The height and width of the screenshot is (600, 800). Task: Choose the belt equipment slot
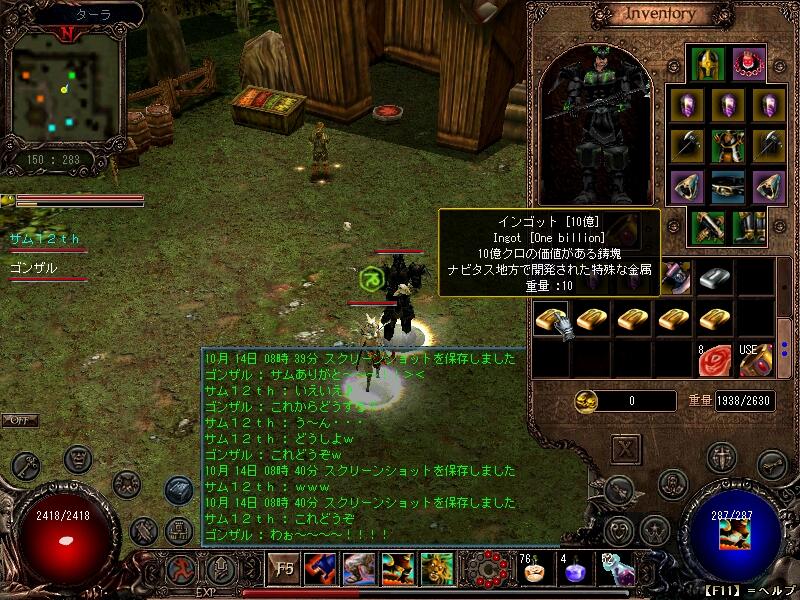[727, 187]
